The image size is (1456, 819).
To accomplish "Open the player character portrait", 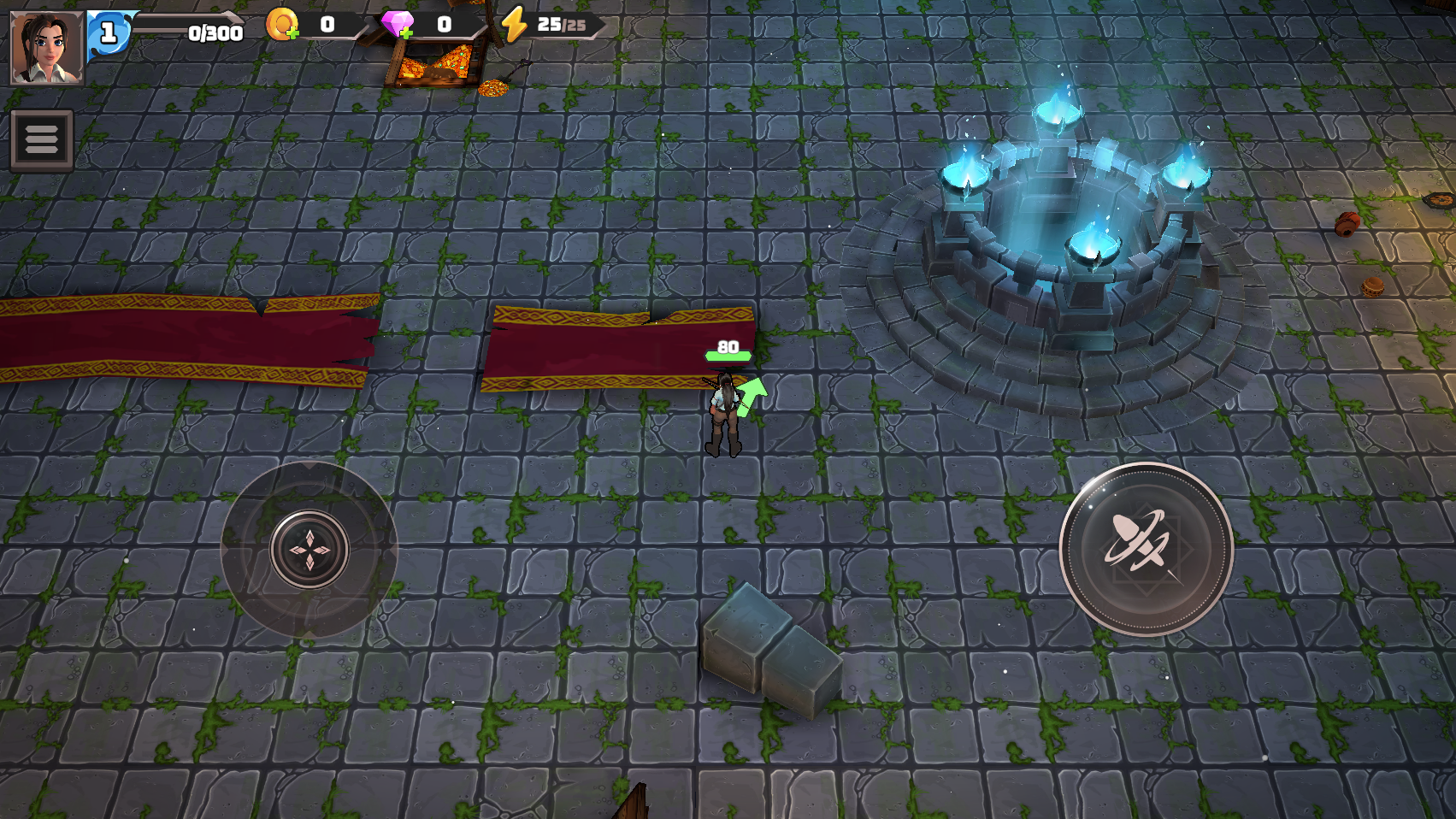I will 47,47.
